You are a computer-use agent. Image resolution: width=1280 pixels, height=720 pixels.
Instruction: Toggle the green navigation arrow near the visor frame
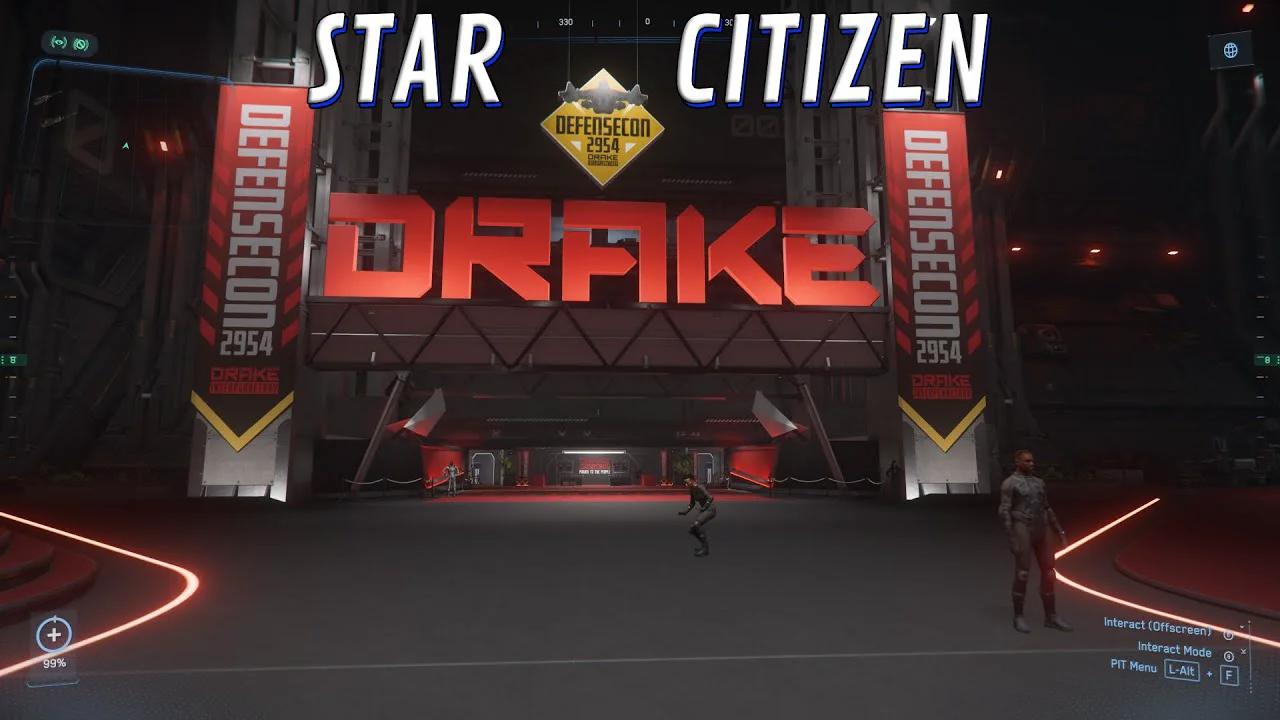125,144
